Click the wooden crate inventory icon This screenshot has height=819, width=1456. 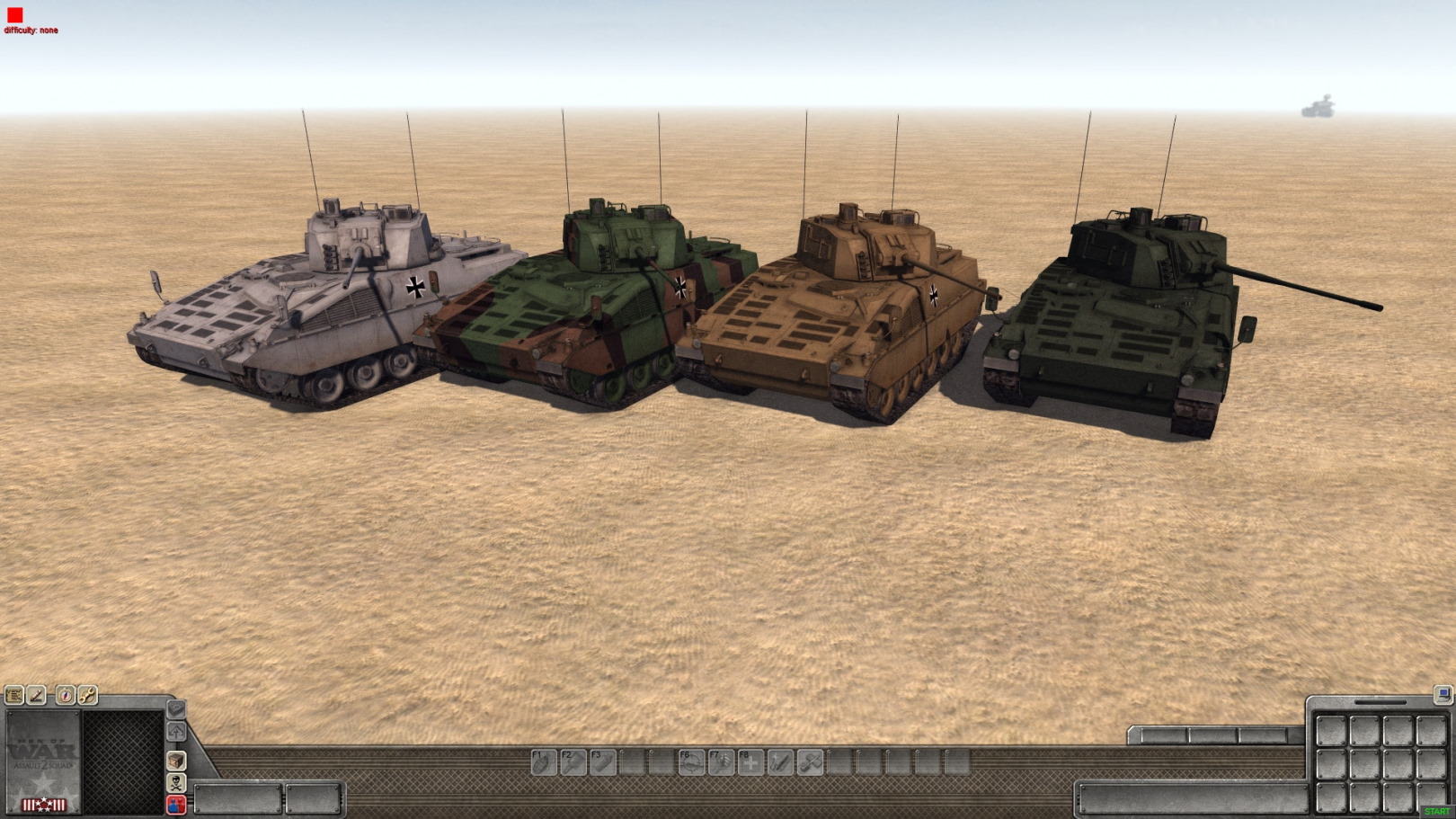pos(176,761)
